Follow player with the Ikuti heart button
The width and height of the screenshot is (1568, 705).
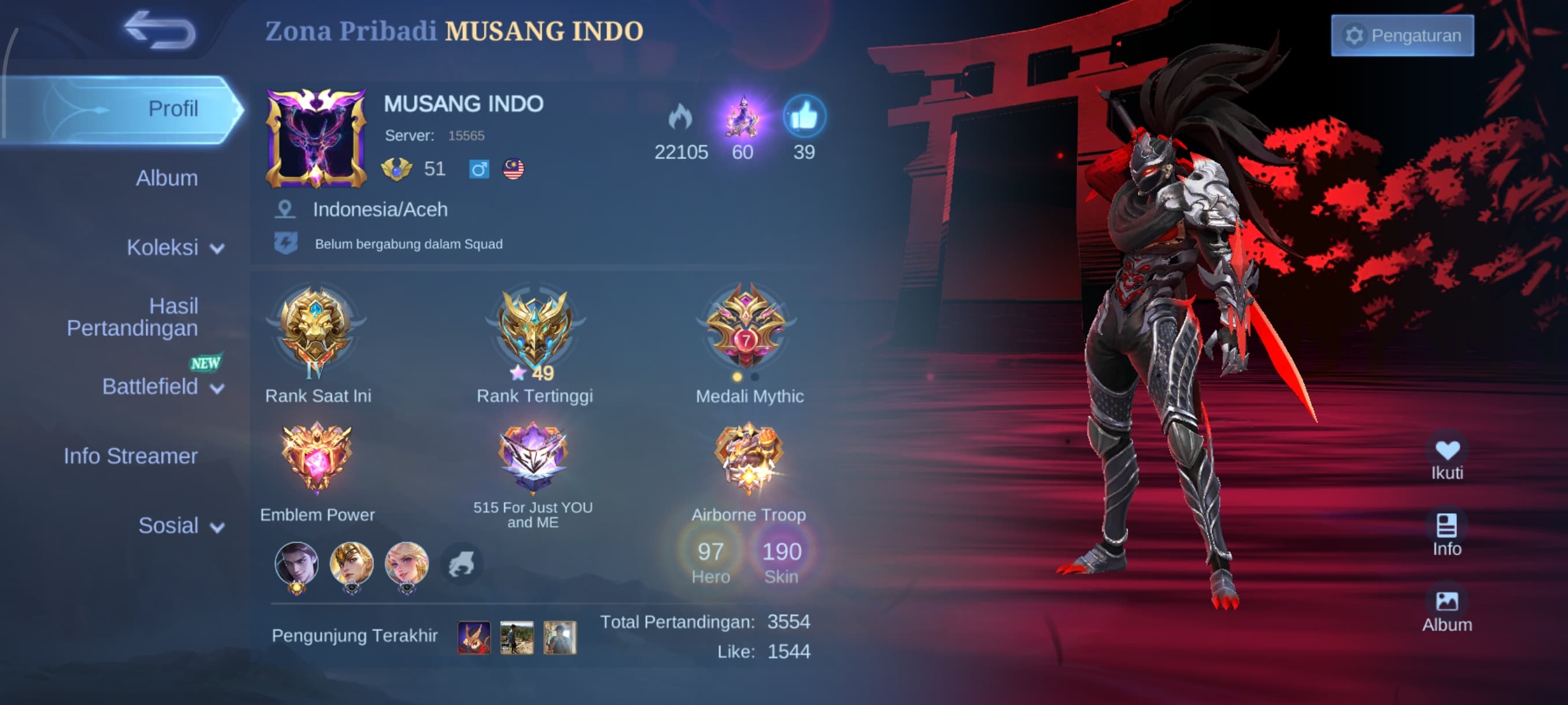click(1447, 459)
